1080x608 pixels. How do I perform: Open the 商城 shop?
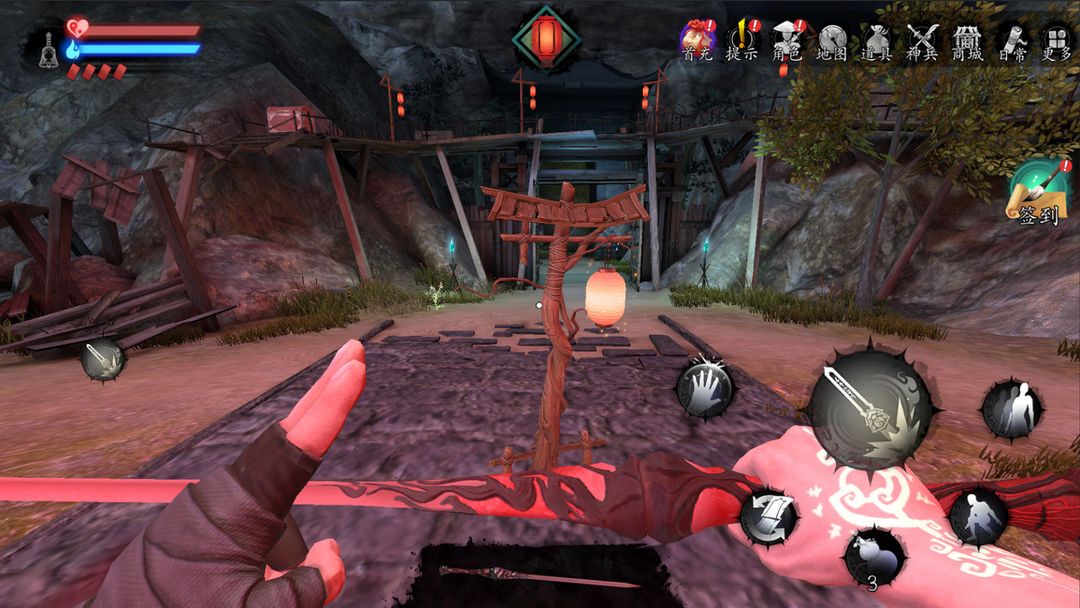(966, 41)
